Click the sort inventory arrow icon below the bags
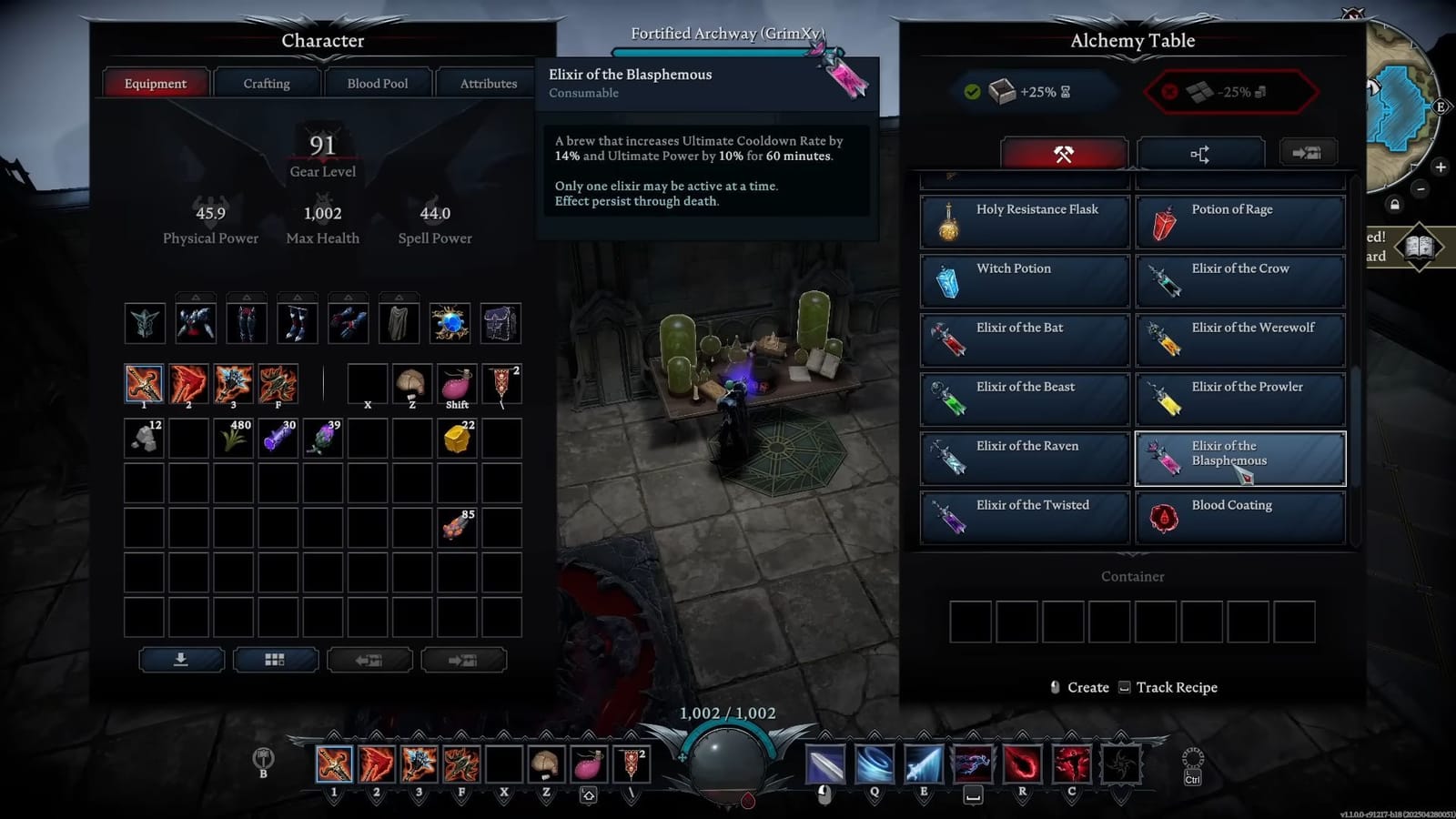 click(181, 658)
